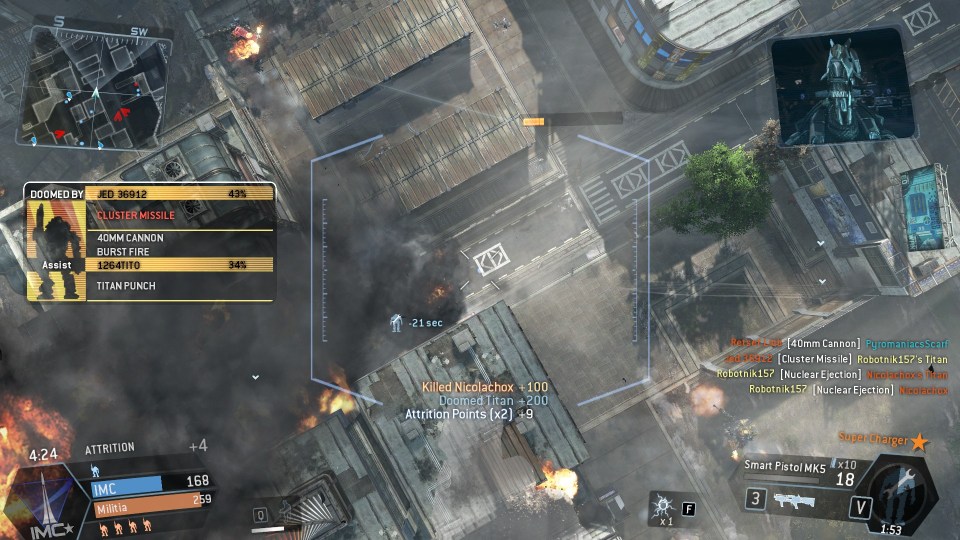
Task: Select the Smart Pistol MK5 weapon label
Action: tap(784, 465)
